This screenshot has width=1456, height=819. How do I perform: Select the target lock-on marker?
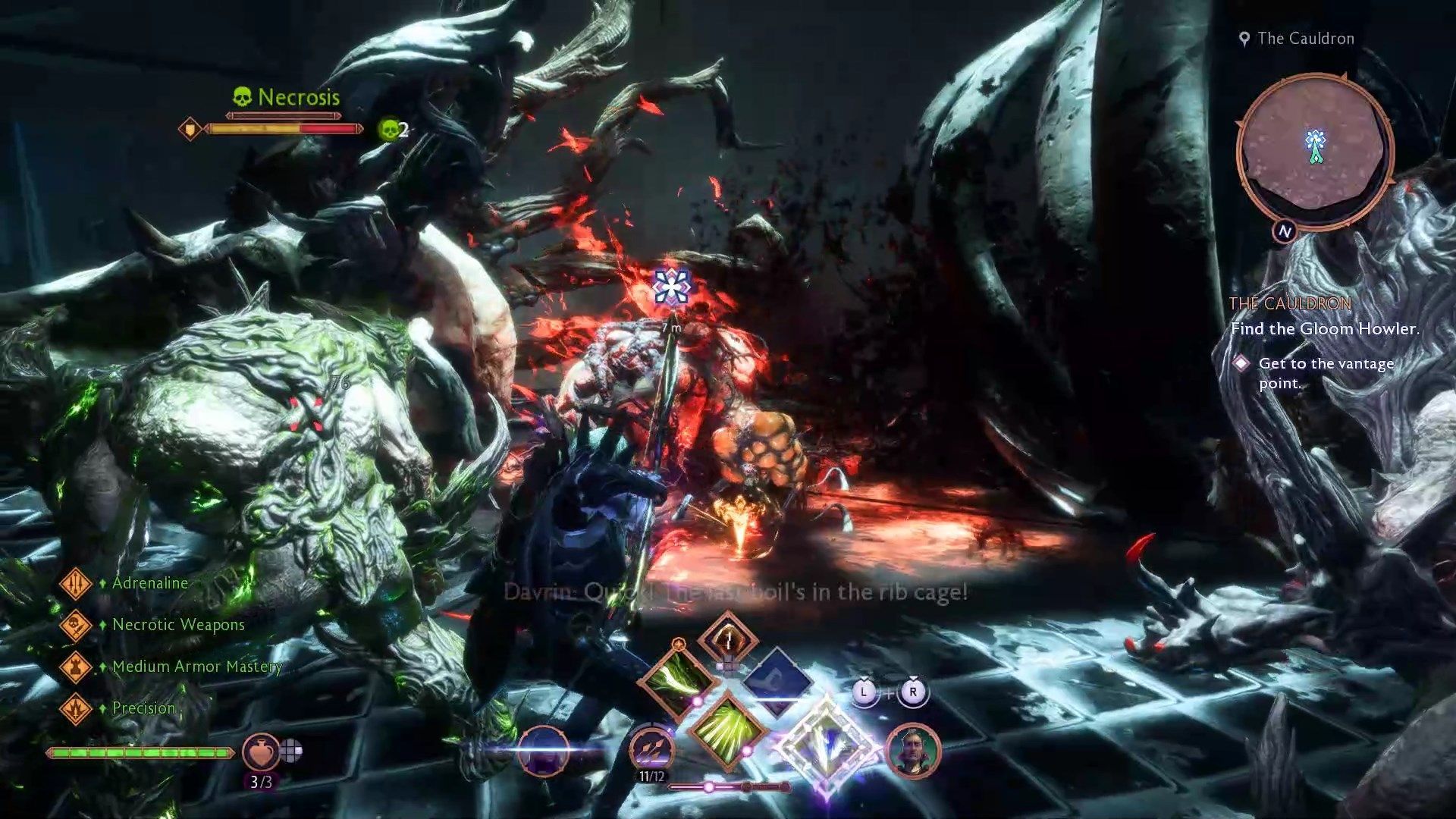670,287
